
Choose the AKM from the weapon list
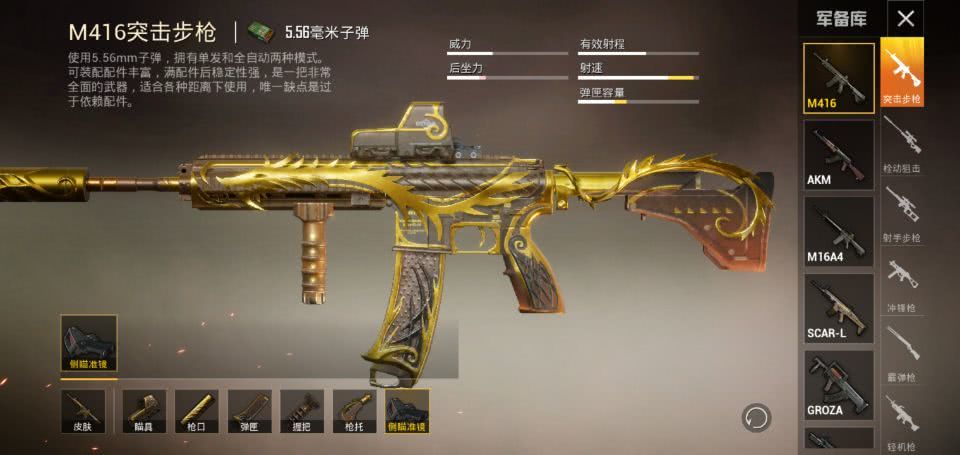pyautogui.click(x=839, y=153)
